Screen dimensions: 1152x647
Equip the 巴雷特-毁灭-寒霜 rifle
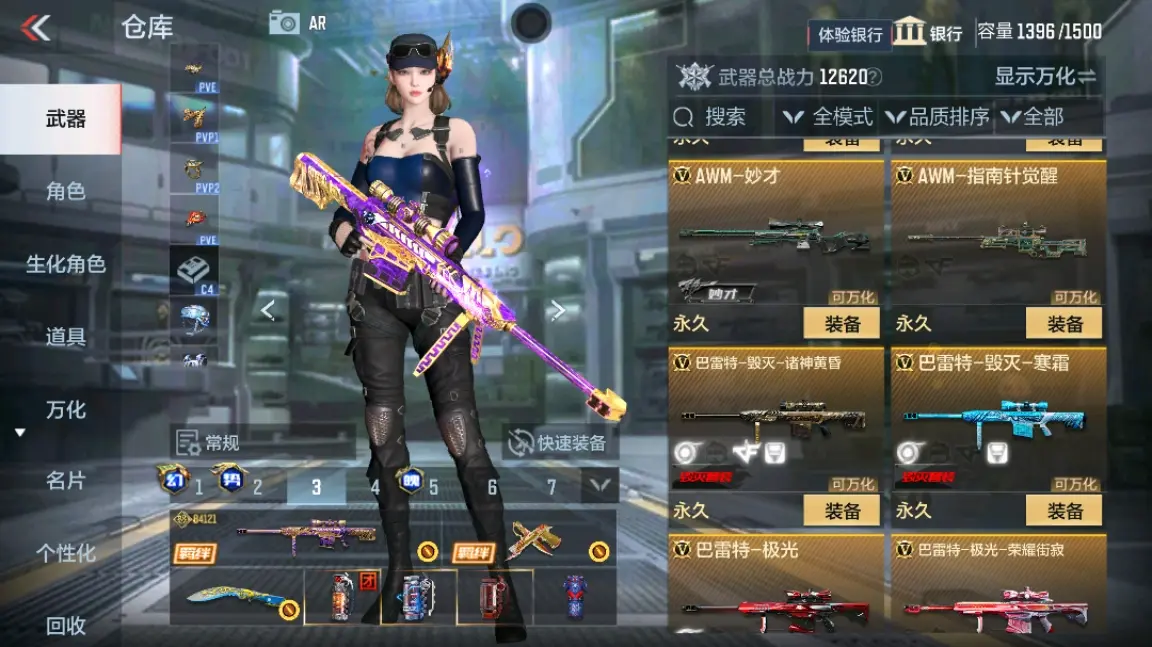tap(1064, 510)
